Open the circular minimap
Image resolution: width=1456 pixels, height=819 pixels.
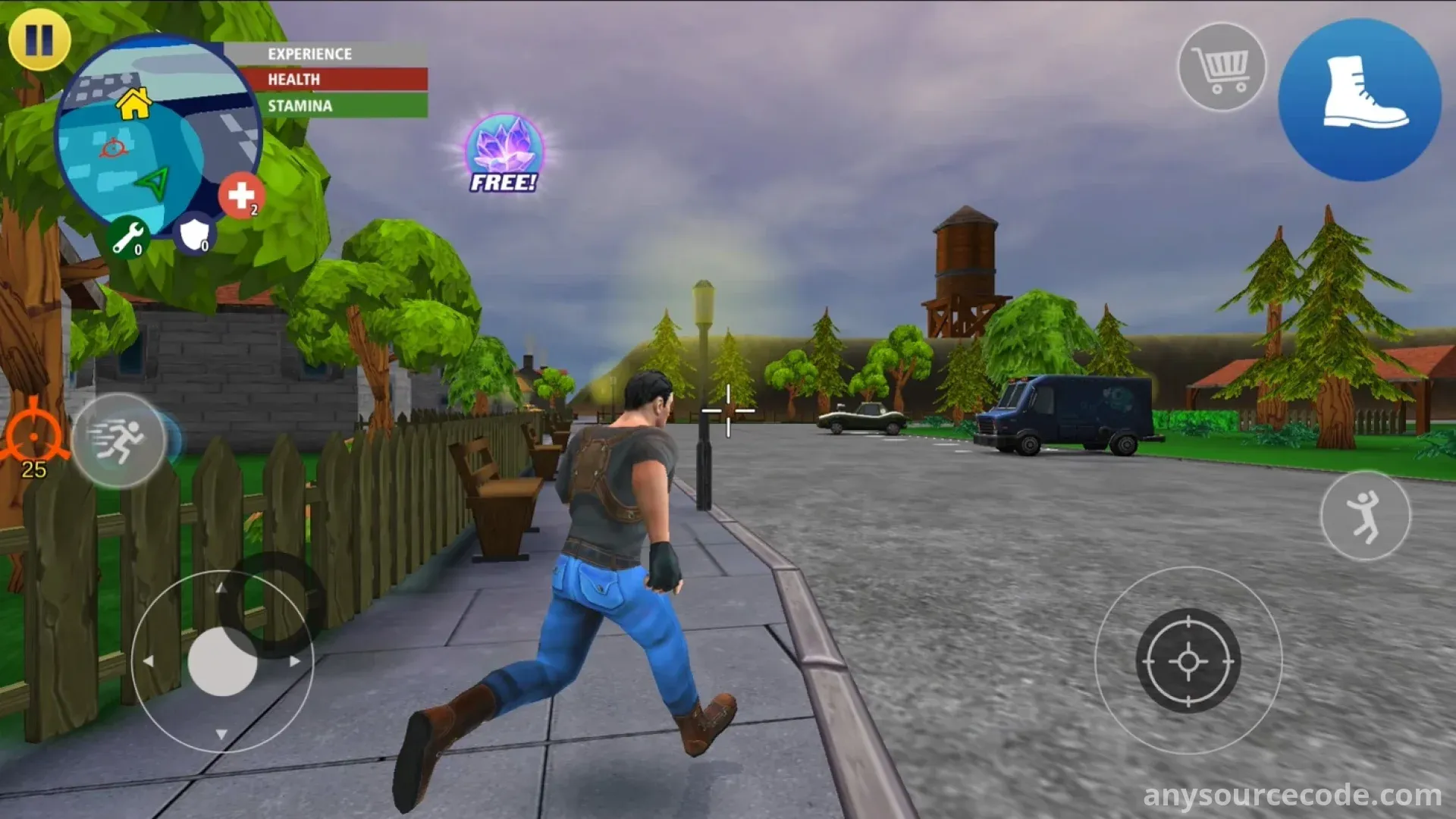click(x=158, y=136)
